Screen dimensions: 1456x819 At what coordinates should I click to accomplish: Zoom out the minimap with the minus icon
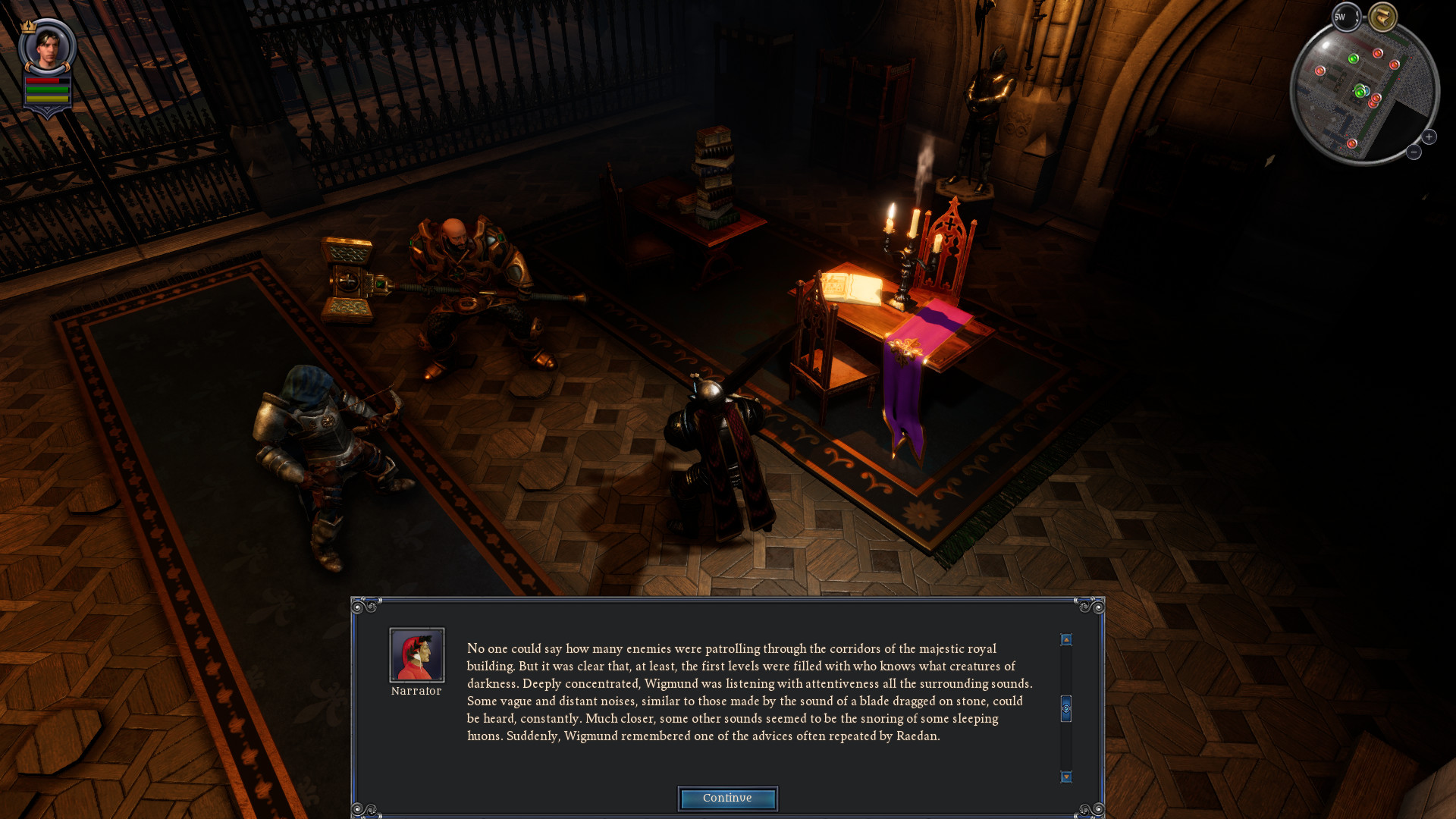point(1413,152)
